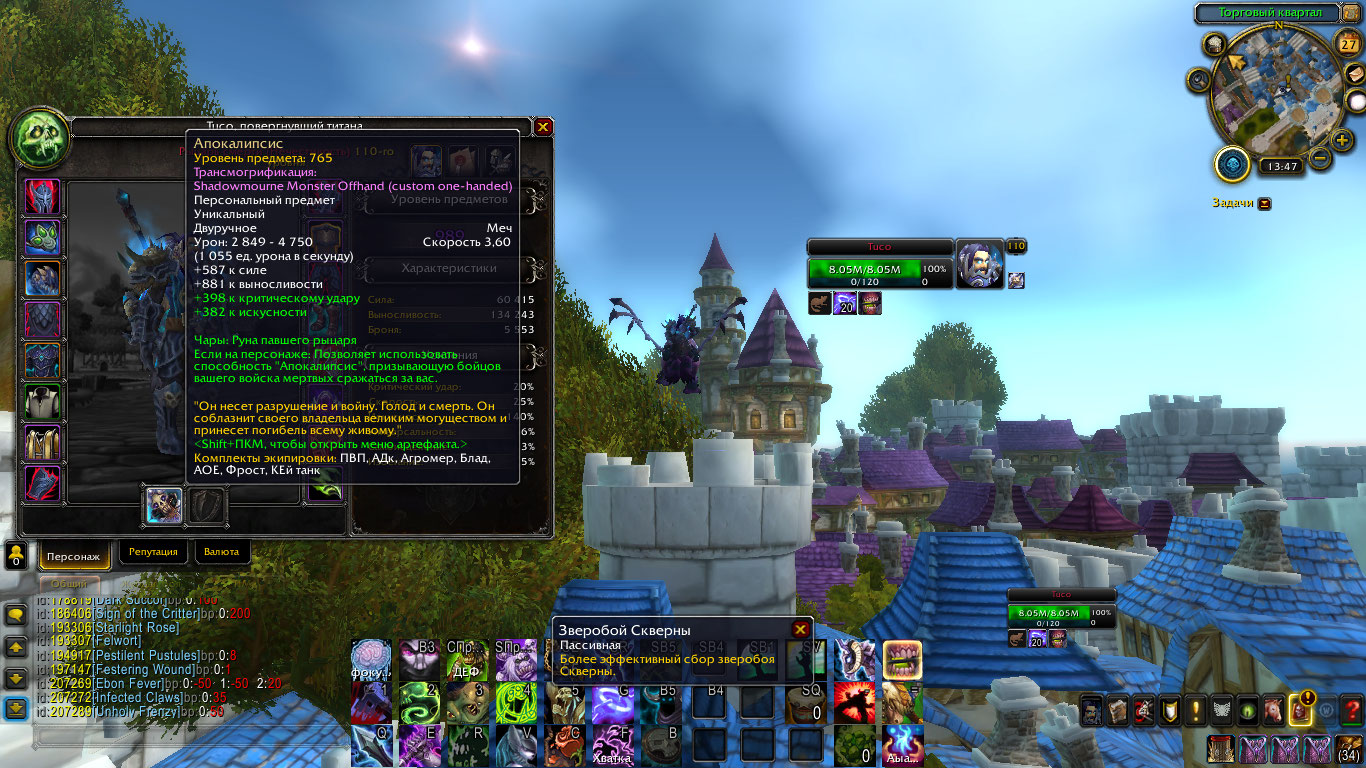Open the calendar showing day 27
Screen dimensions: 1366x768
click(1349, 45)
